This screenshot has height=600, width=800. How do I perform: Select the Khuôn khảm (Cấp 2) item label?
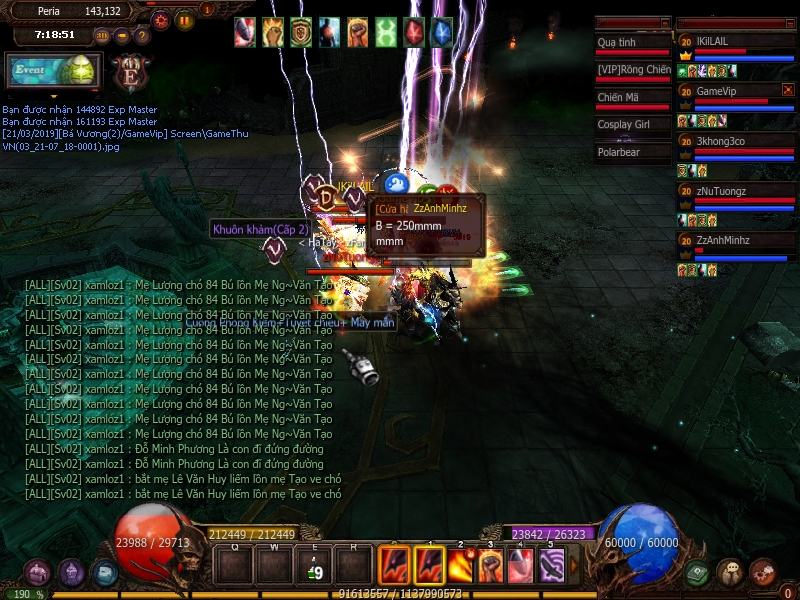pyautogui.click(x=246, y=229)
